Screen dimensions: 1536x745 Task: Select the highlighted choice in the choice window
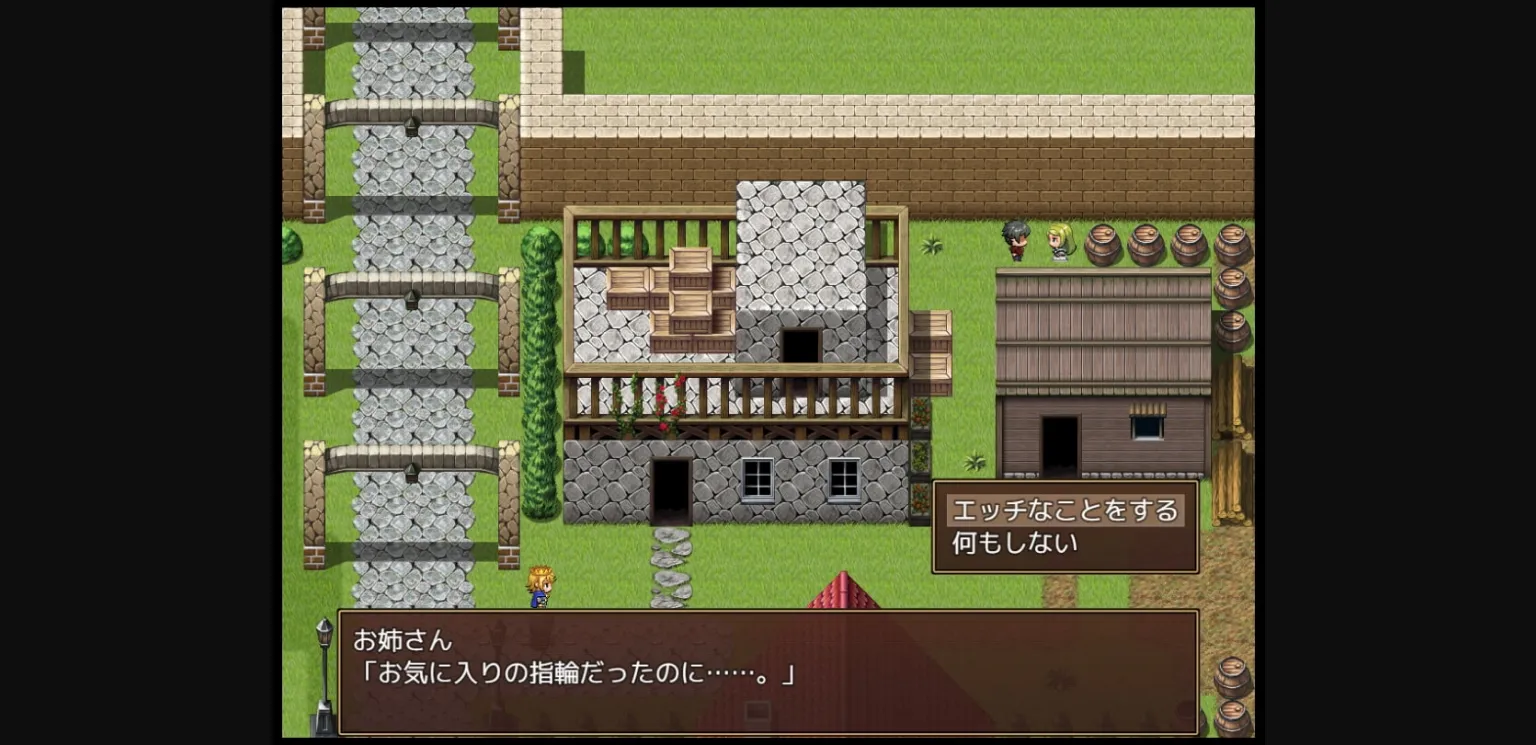tap(1064, 510)
